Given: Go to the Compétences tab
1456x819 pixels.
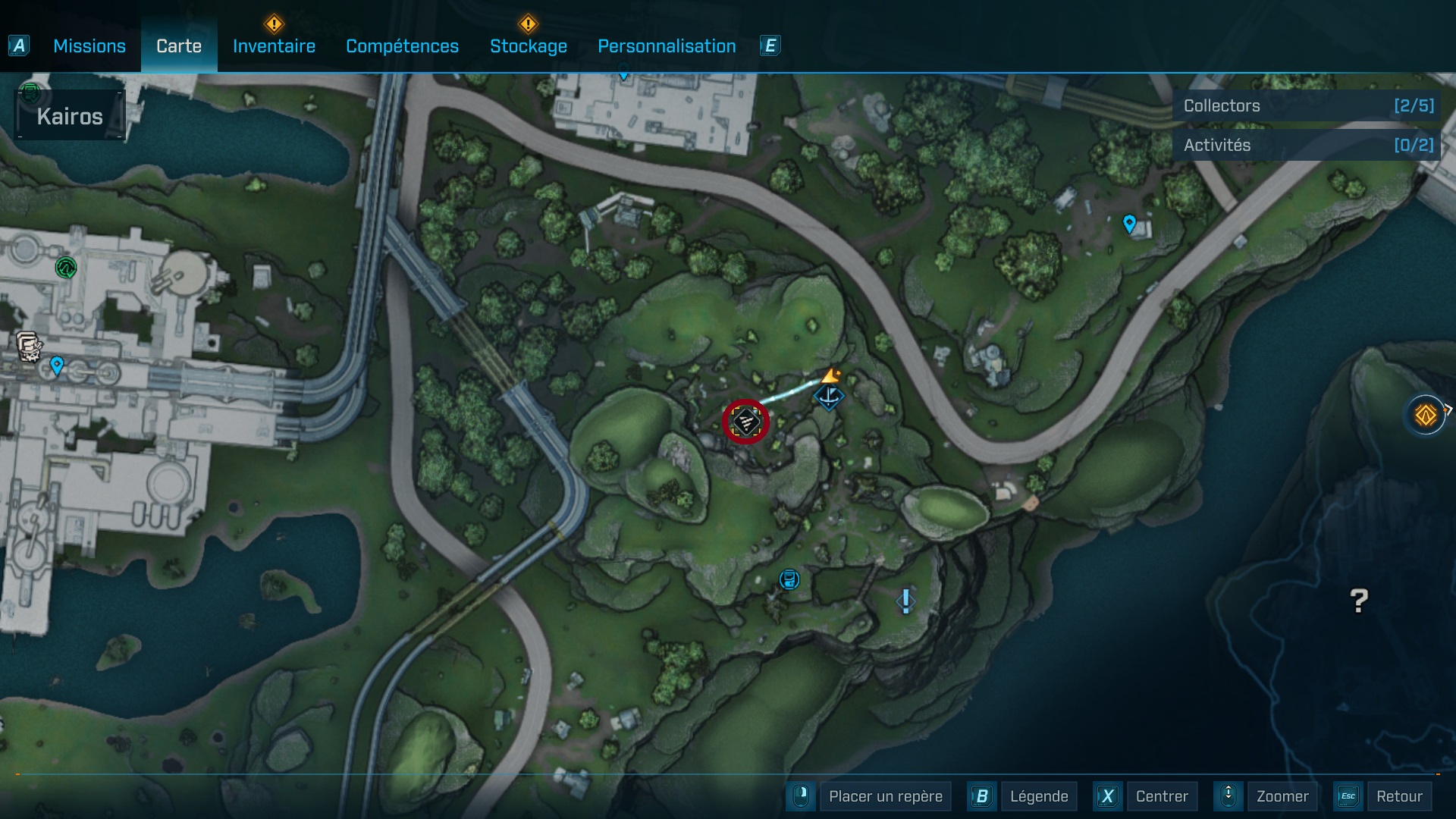Looking at the screenshot, I should tap(402, 46).
